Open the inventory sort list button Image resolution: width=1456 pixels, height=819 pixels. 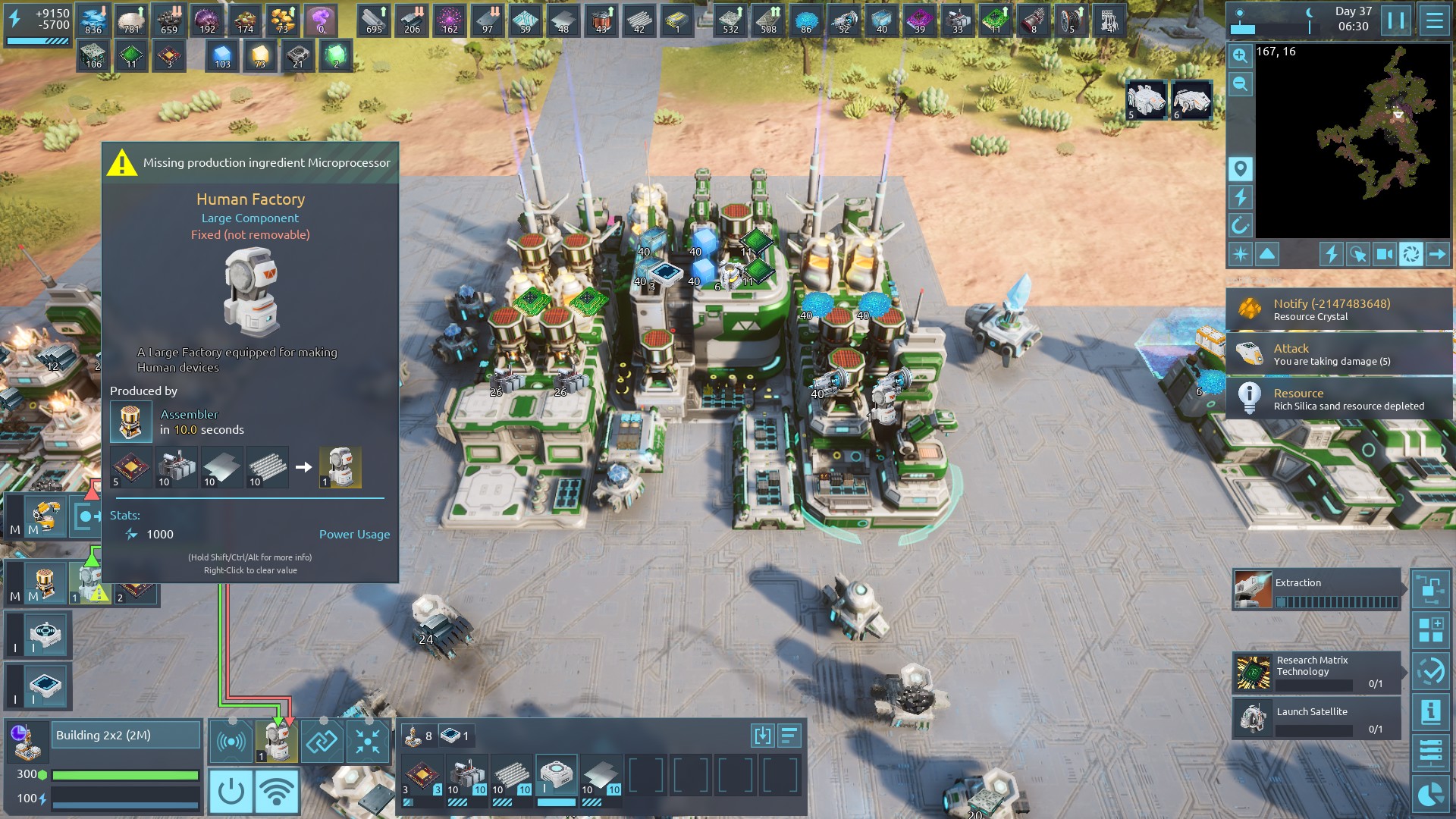click(x=789, y=736)
